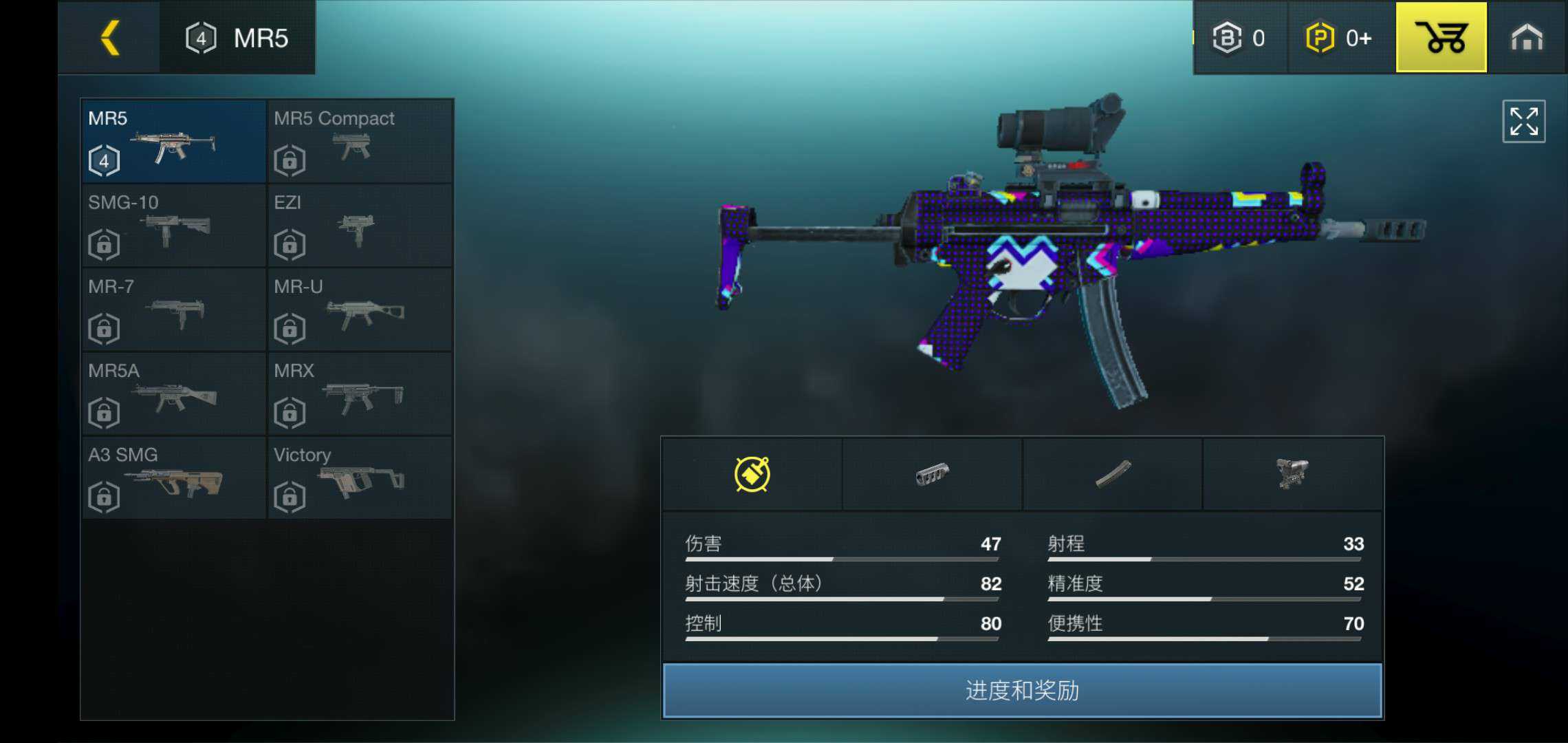Choose the locked MR5 Compact weapon
The image size is (1568, 743).
tap(360, 141)
